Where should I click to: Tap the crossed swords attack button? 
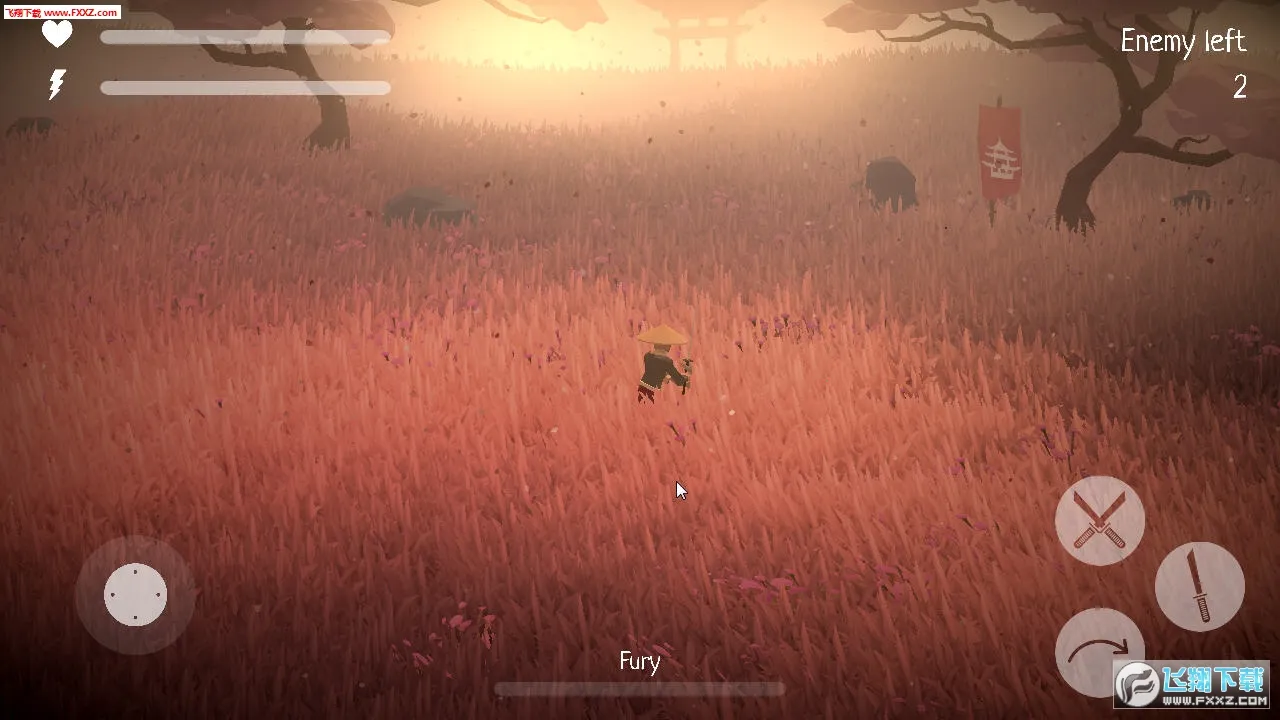1100,520
